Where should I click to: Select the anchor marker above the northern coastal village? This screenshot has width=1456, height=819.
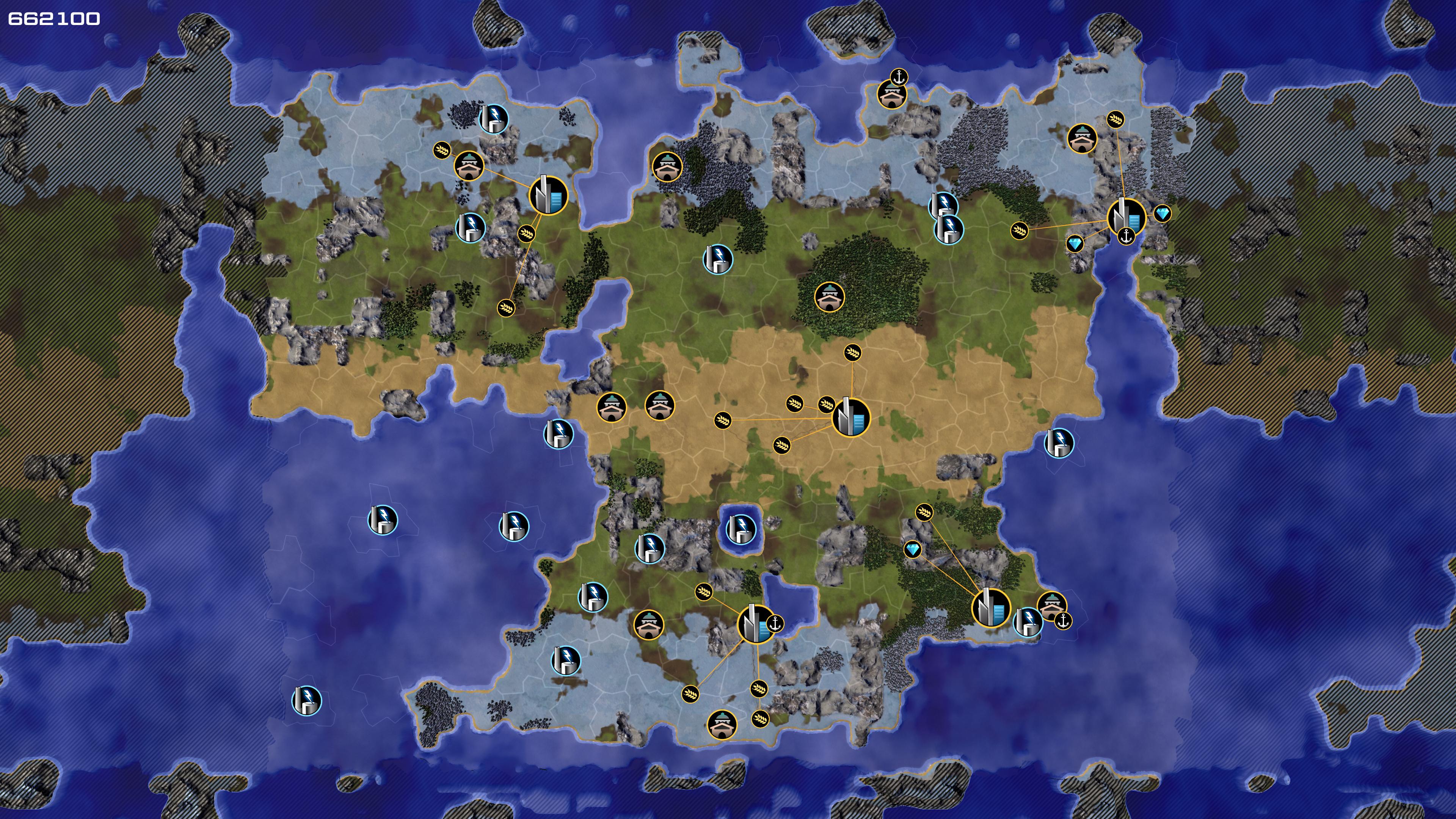point(899,77)
